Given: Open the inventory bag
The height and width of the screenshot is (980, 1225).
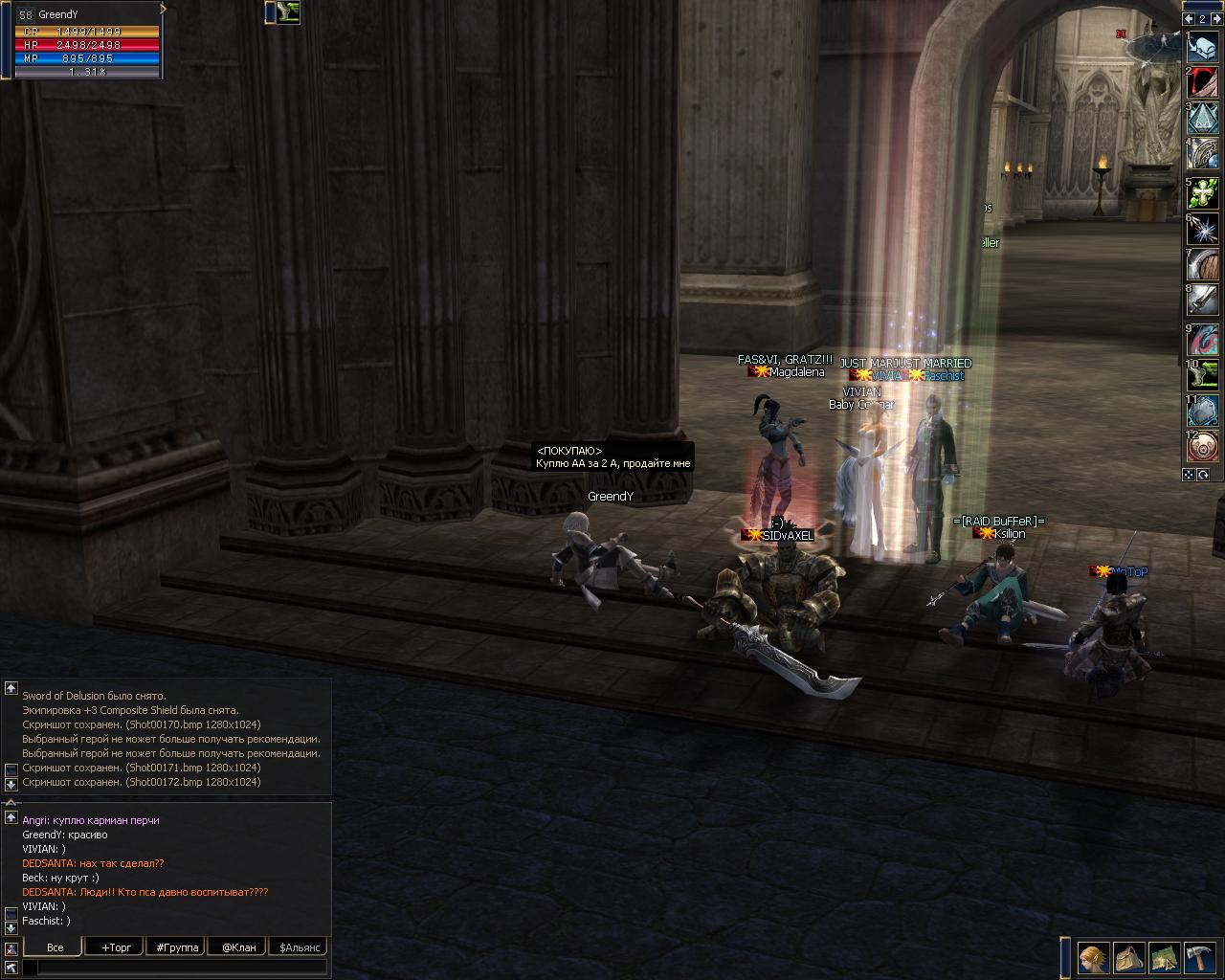Looking at the screenshot, I should (1129, 958).
